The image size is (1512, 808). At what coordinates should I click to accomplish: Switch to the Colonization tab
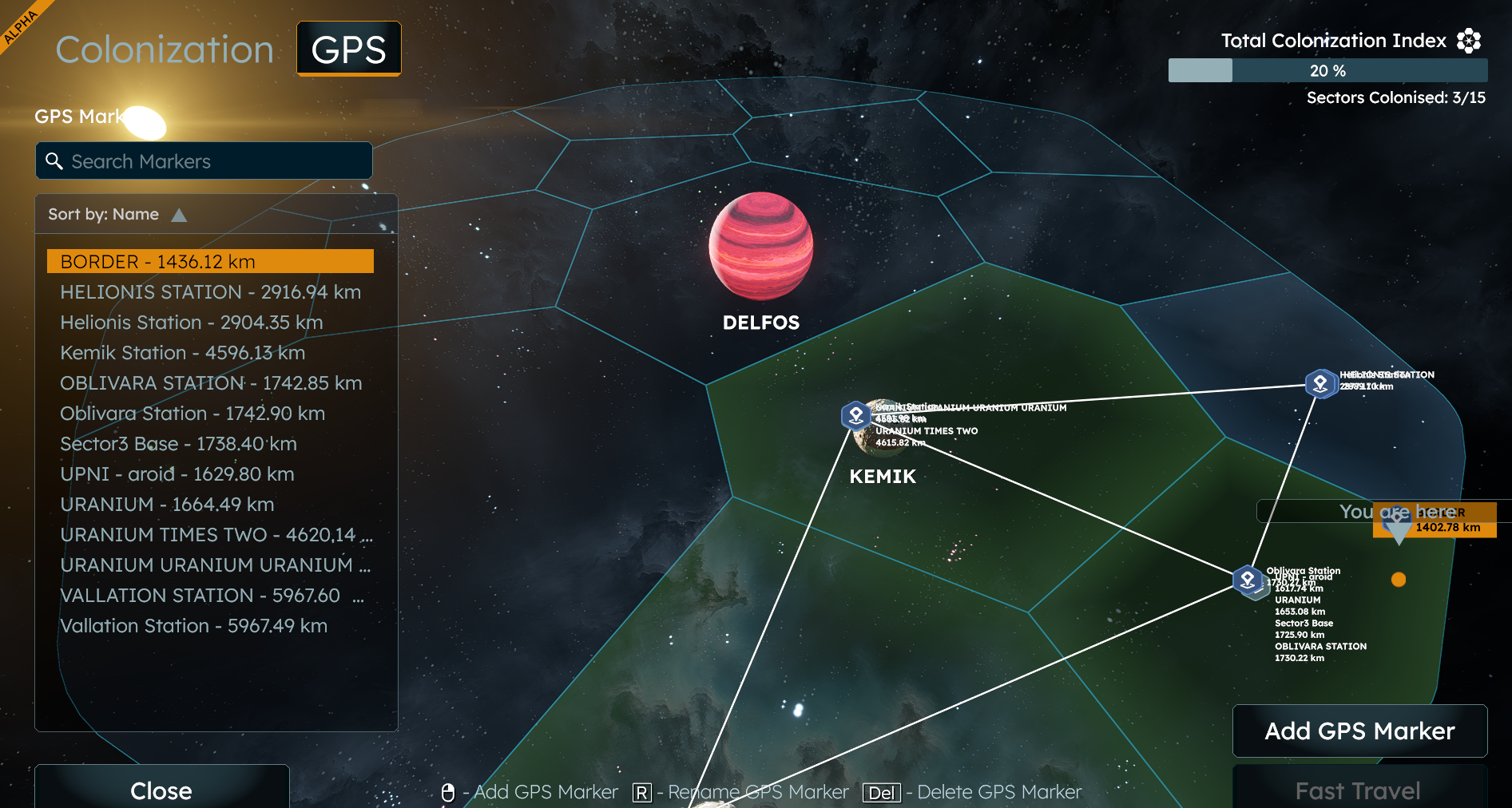click(x=165, y=50)
